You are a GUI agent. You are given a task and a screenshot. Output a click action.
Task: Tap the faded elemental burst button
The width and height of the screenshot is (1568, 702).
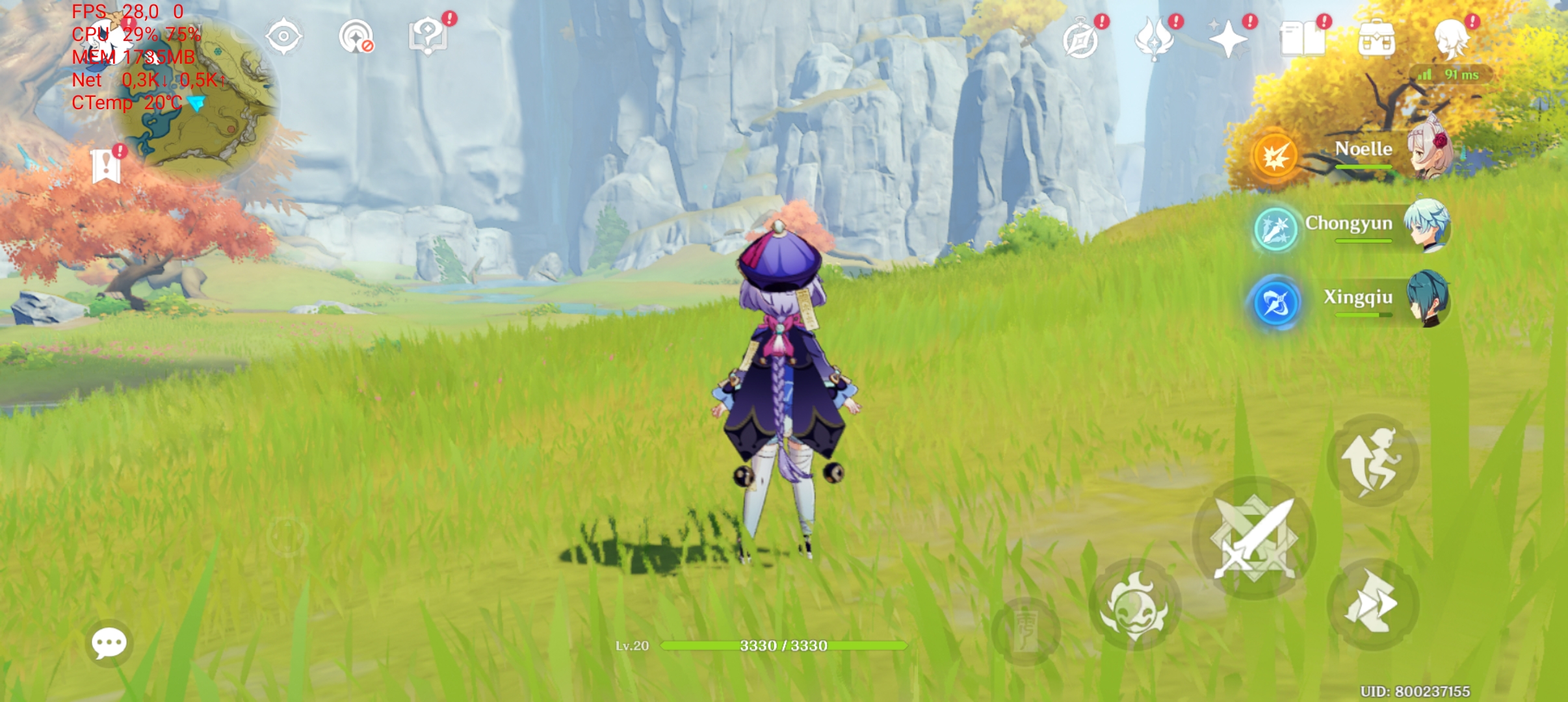[x=1026, y=630]
